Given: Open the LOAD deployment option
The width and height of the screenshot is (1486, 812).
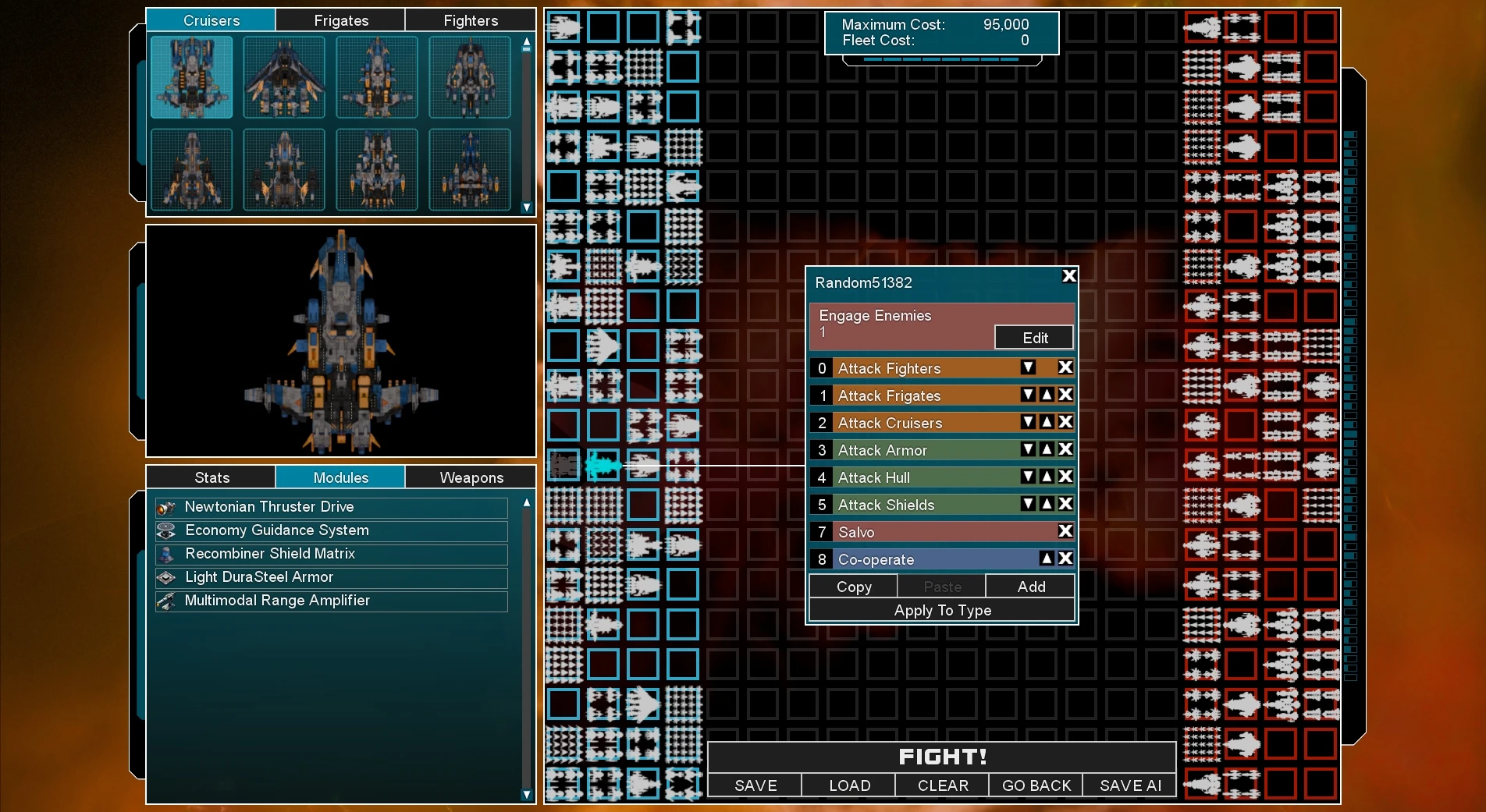Looking at the screenshot, I should pos(849,785).
